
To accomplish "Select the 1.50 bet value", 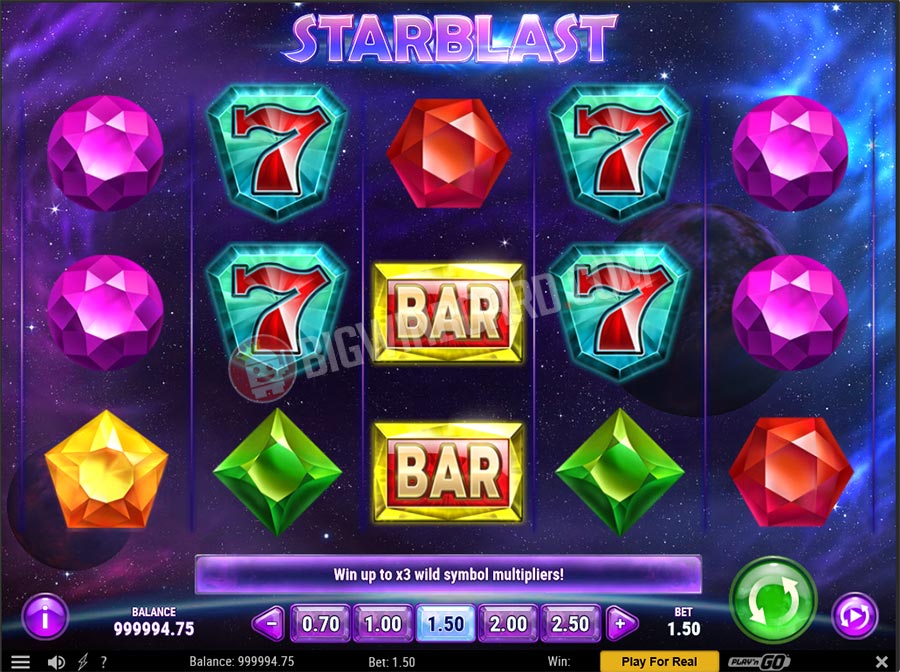I will (x=446, y=623).
